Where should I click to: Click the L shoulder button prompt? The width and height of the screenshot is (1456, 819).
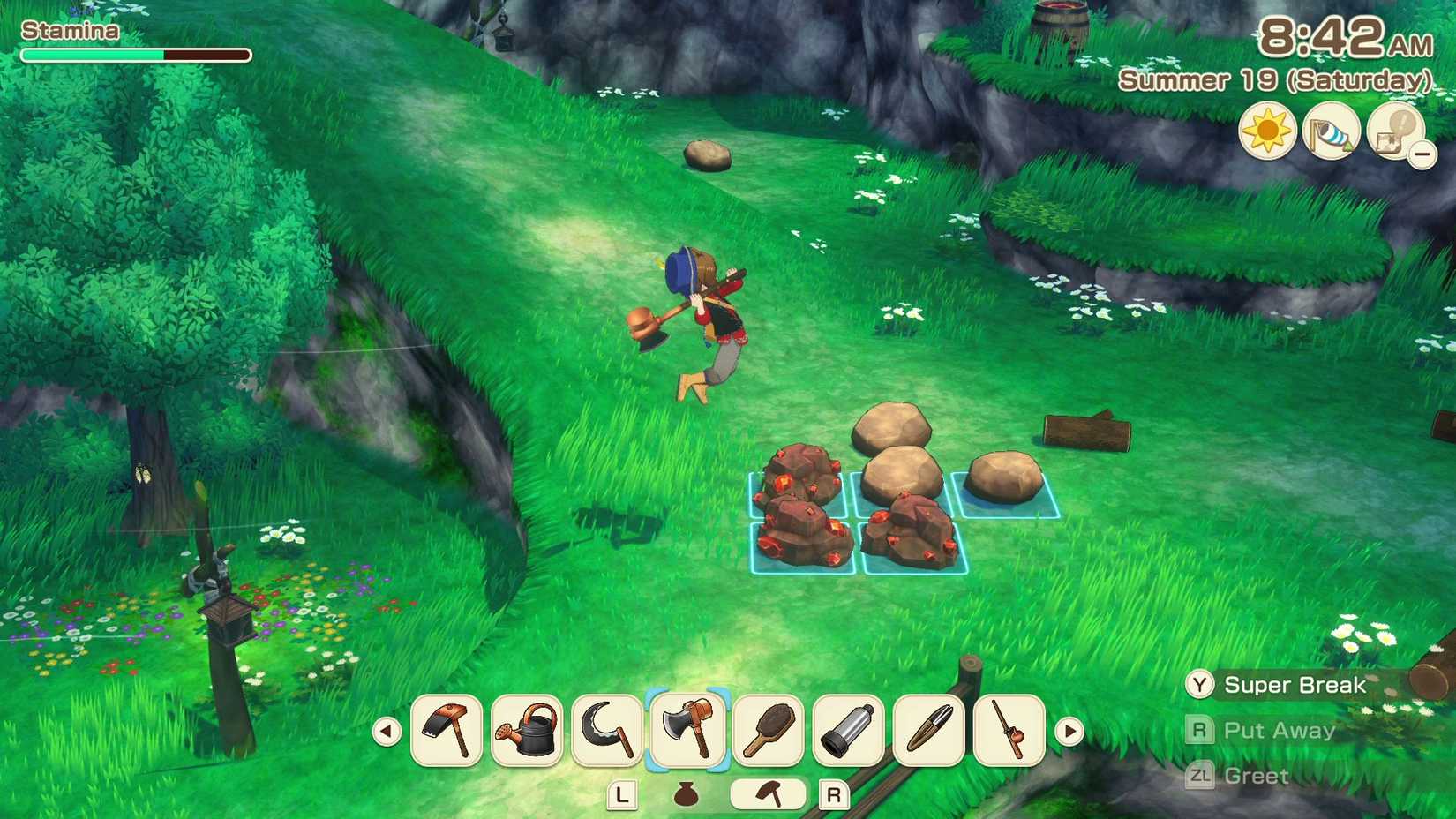[x=623, y=795]
